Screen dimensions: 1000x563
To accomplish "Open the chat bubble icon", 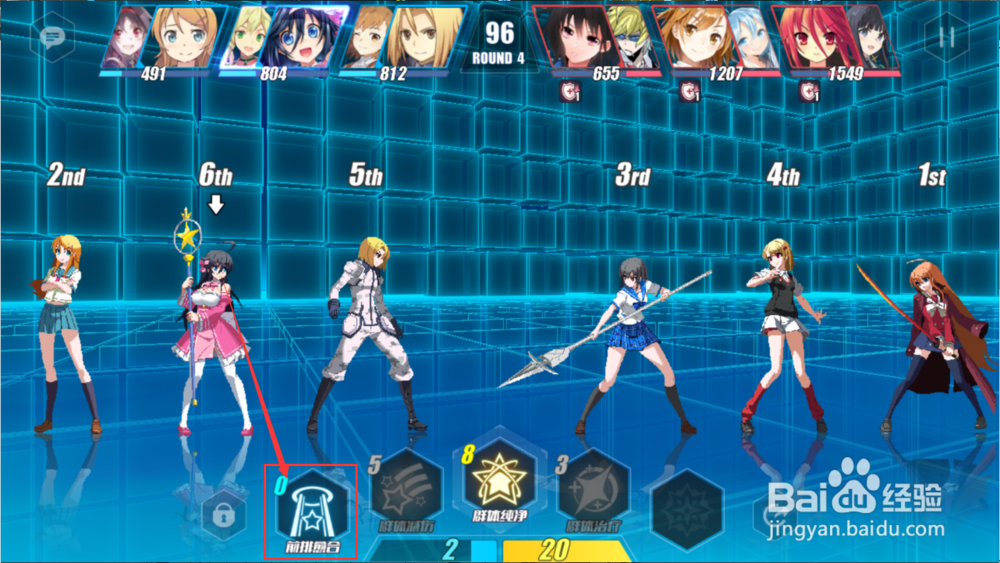I will click(x=51, y=37).
